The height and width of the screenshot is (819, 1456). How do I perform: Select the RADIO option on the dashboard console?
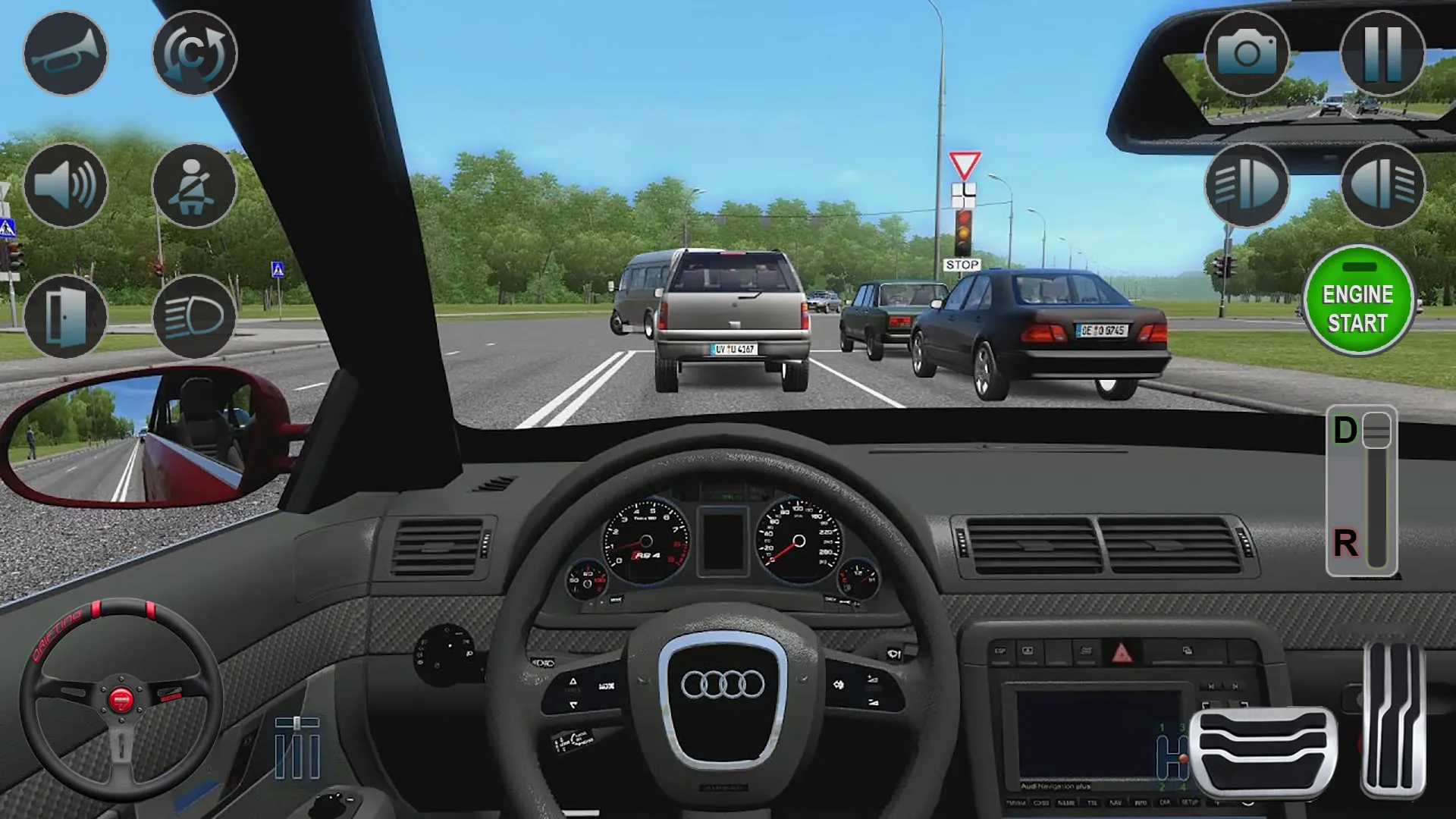pyautogui.click(x=1016, y=802)
